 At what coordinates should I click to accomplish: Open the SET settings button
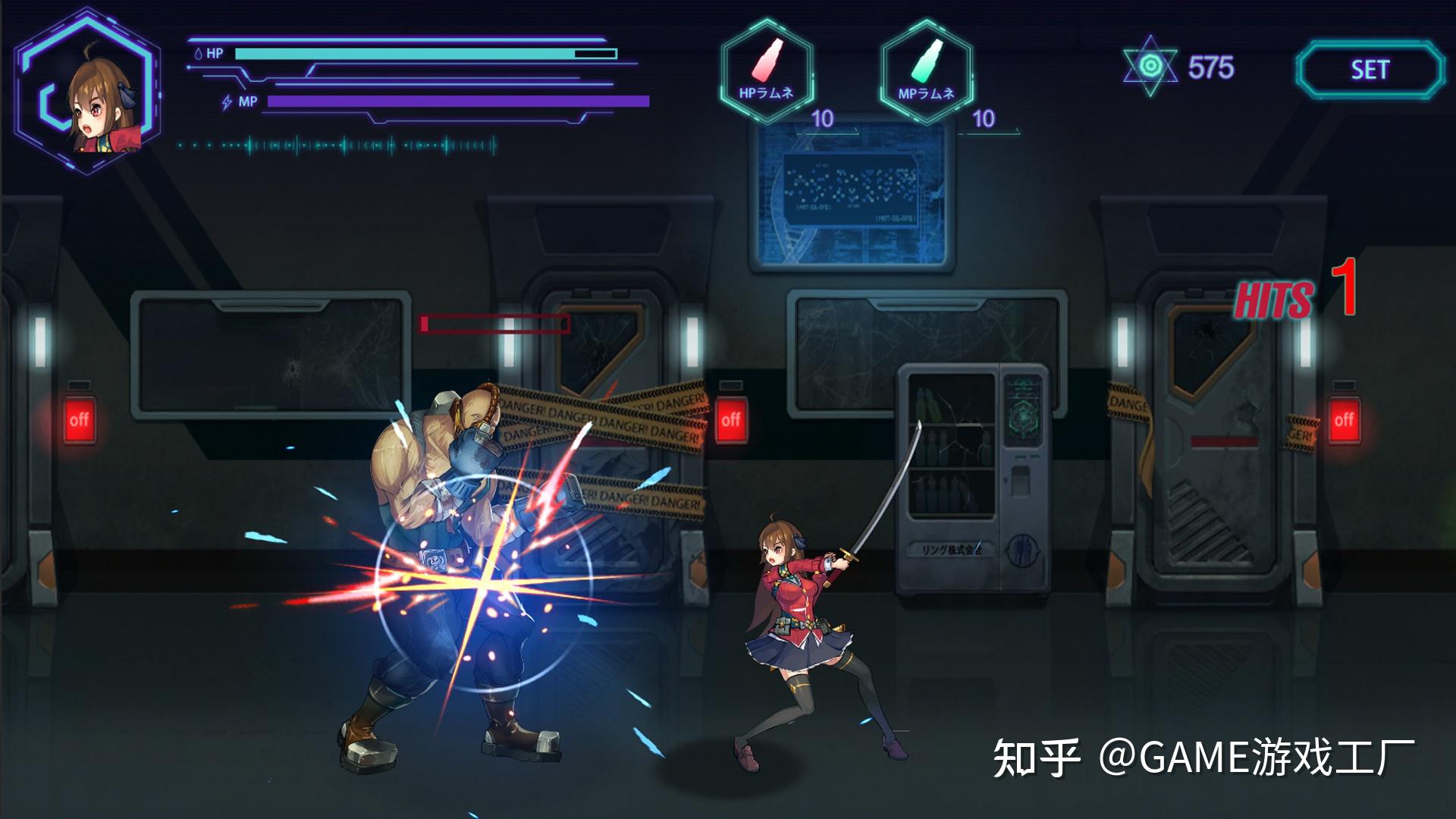coord(1370,70)
